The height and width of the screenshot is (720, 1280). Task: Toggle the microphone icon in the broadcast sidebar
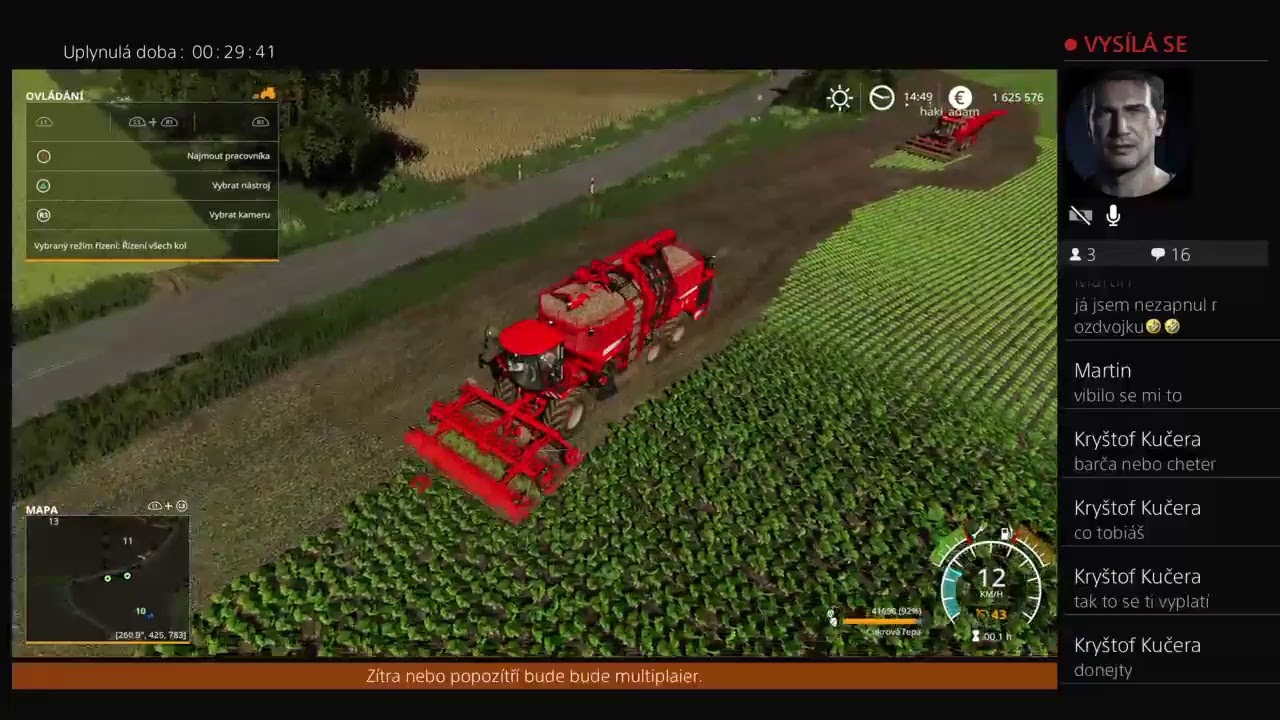pyautogui.click(x=1112, y=215)
